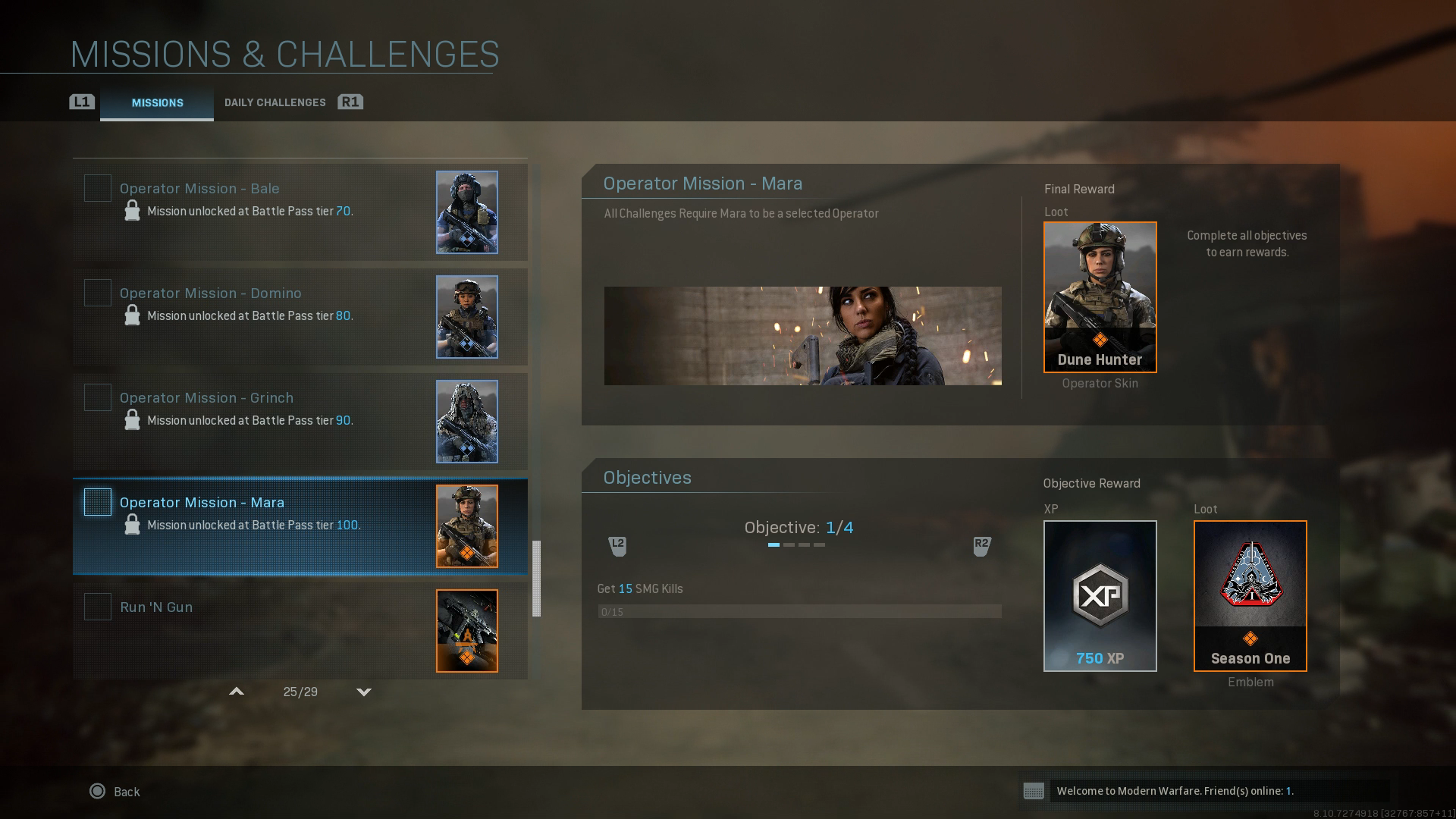The height and width of the screenshot is (819, 1456).
Task: Switch to the Daily Challenges tab
Action: tap(275, 102)
